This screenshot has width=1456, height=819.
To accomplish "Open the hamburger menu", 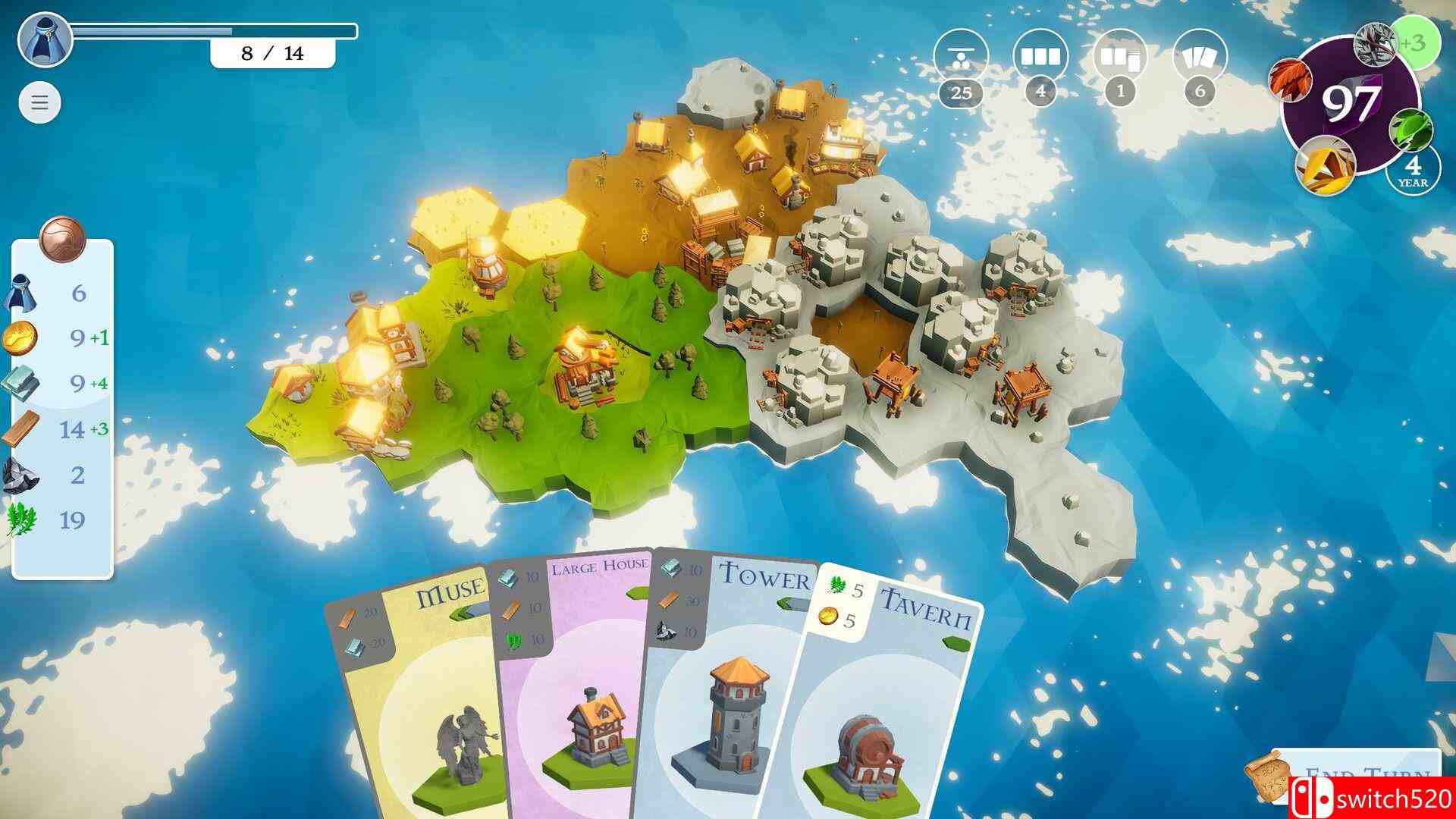I will 39,102.
